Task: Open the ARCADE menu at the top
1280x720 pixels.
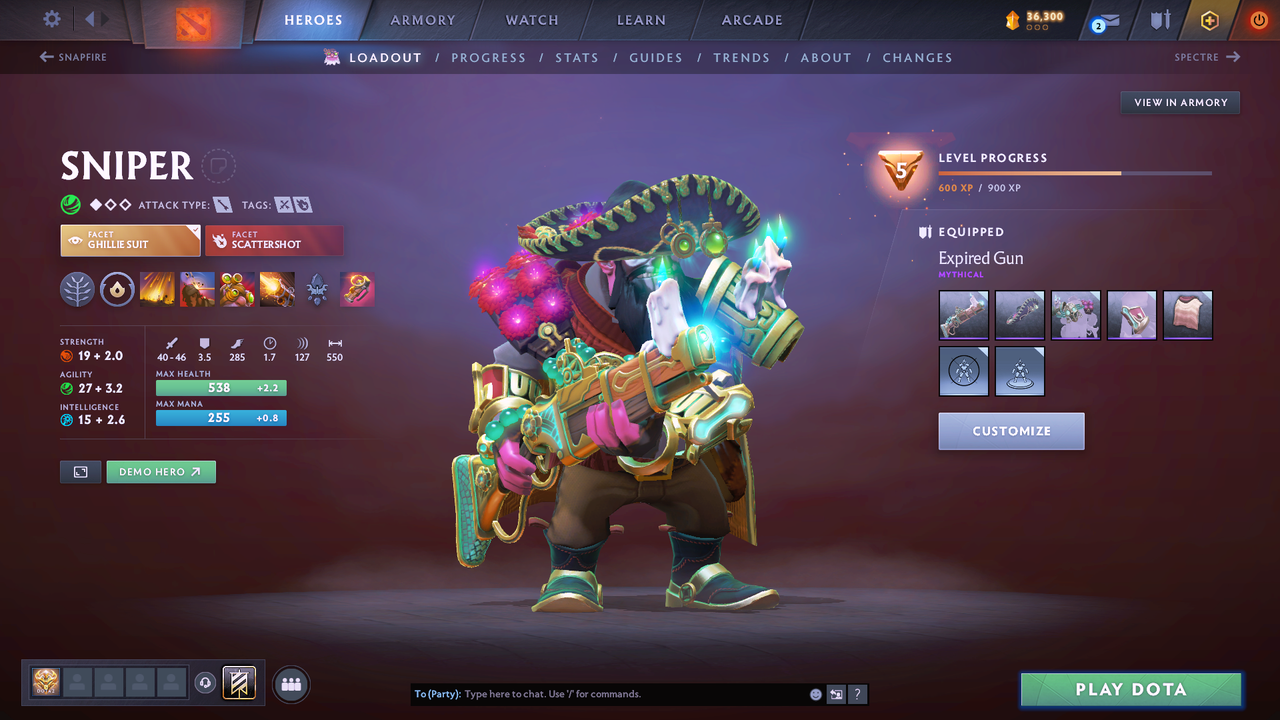Action: 751,20
